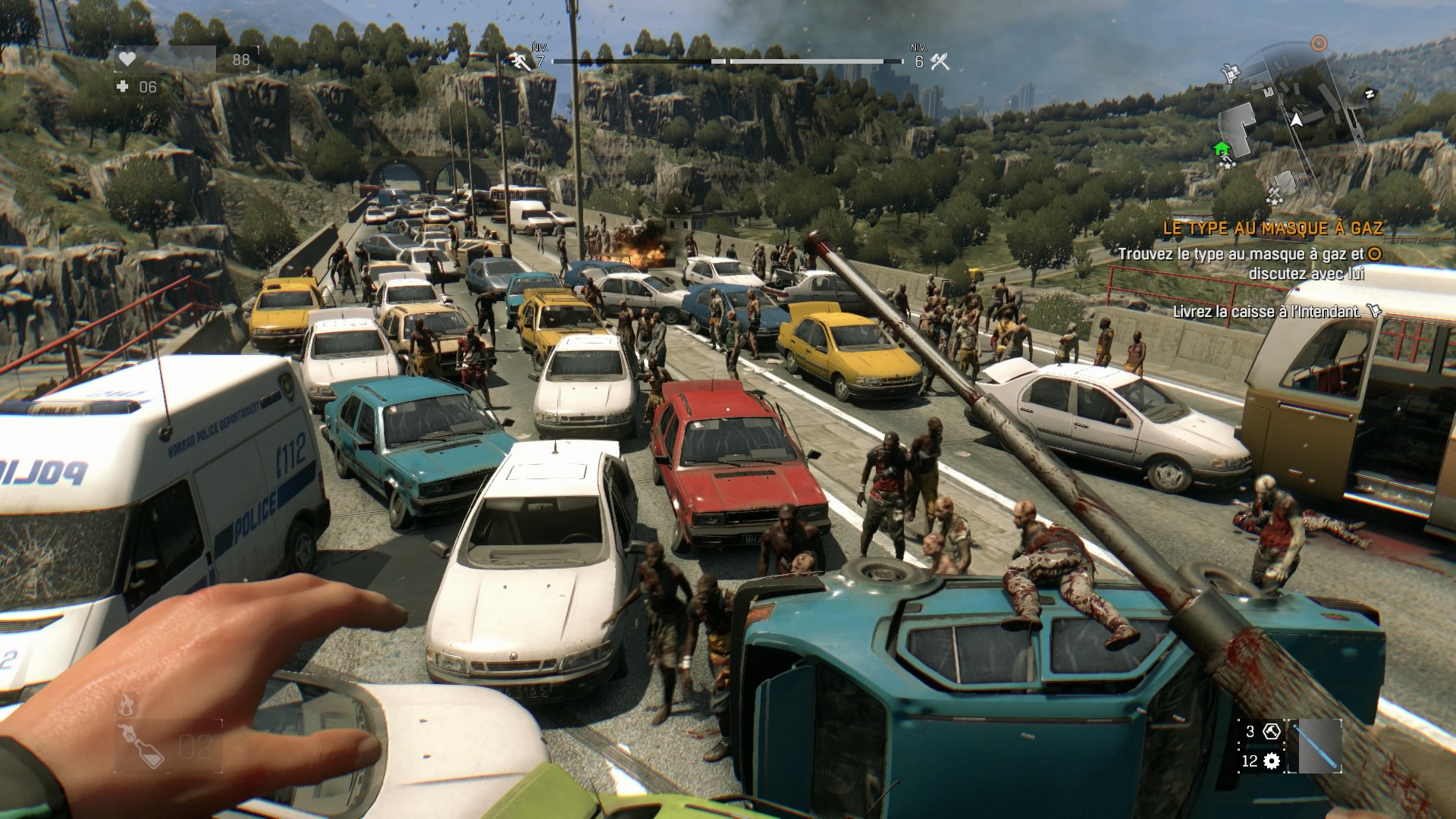Select the Molotov cocktail item slot
Viewport: 1456px width, 819px height.
(x=141, y=745)
